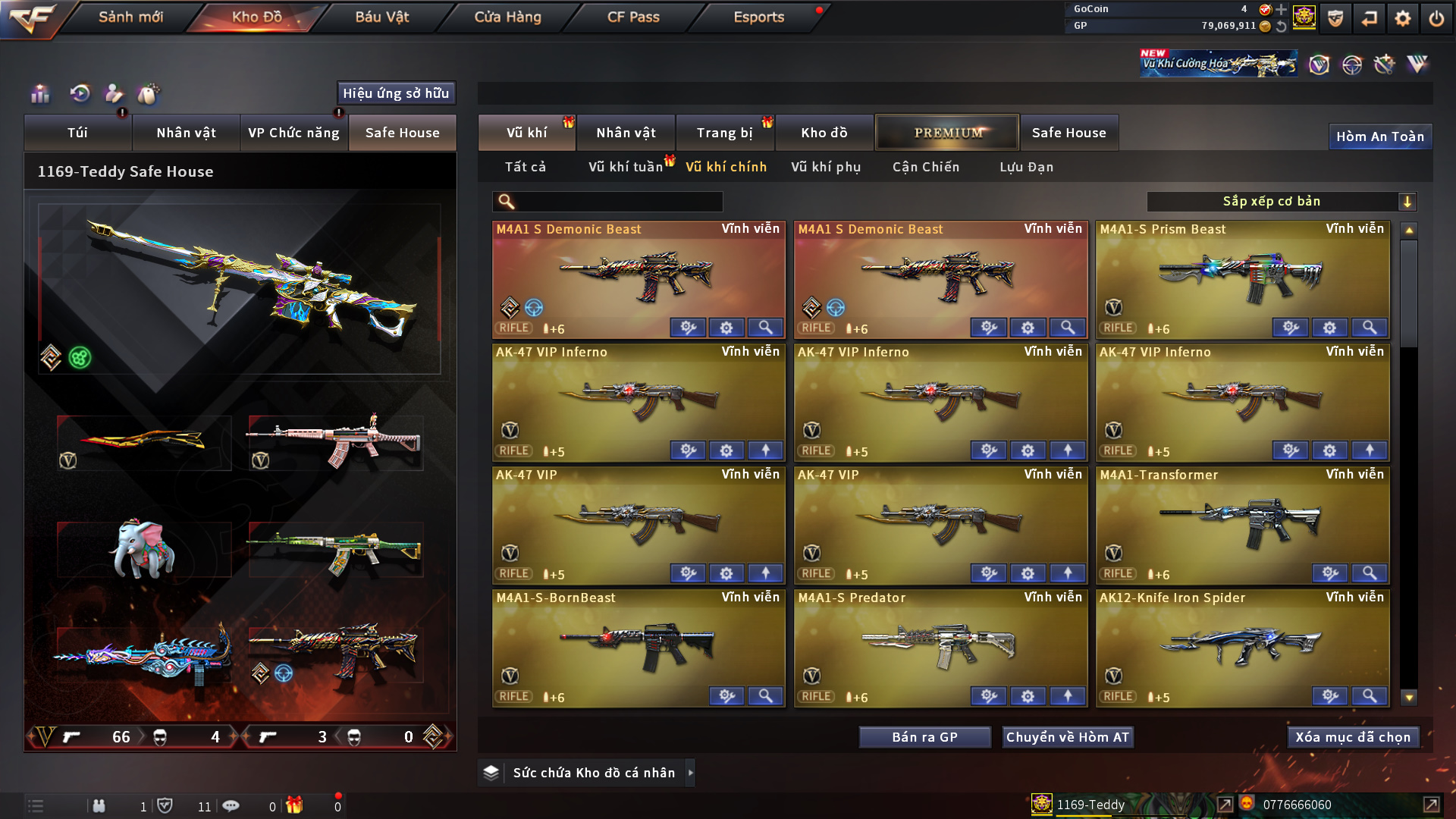Click the Bán ra GP button
This screenshot has width=1456, height=819.
[x=924, y=737]
